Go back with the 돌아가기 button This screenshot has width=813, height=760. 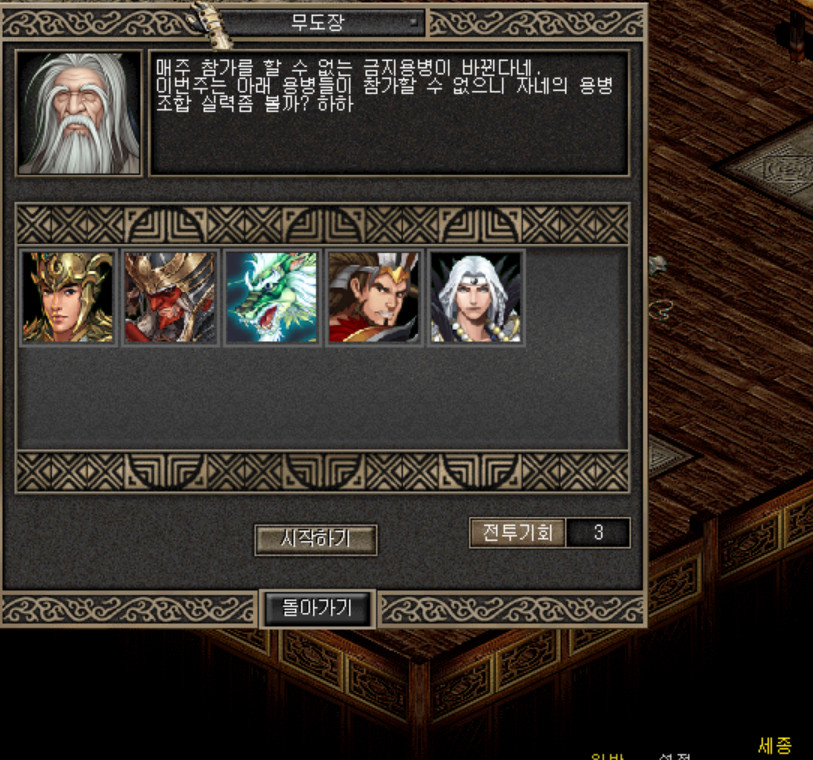click(x=315, y=607)
